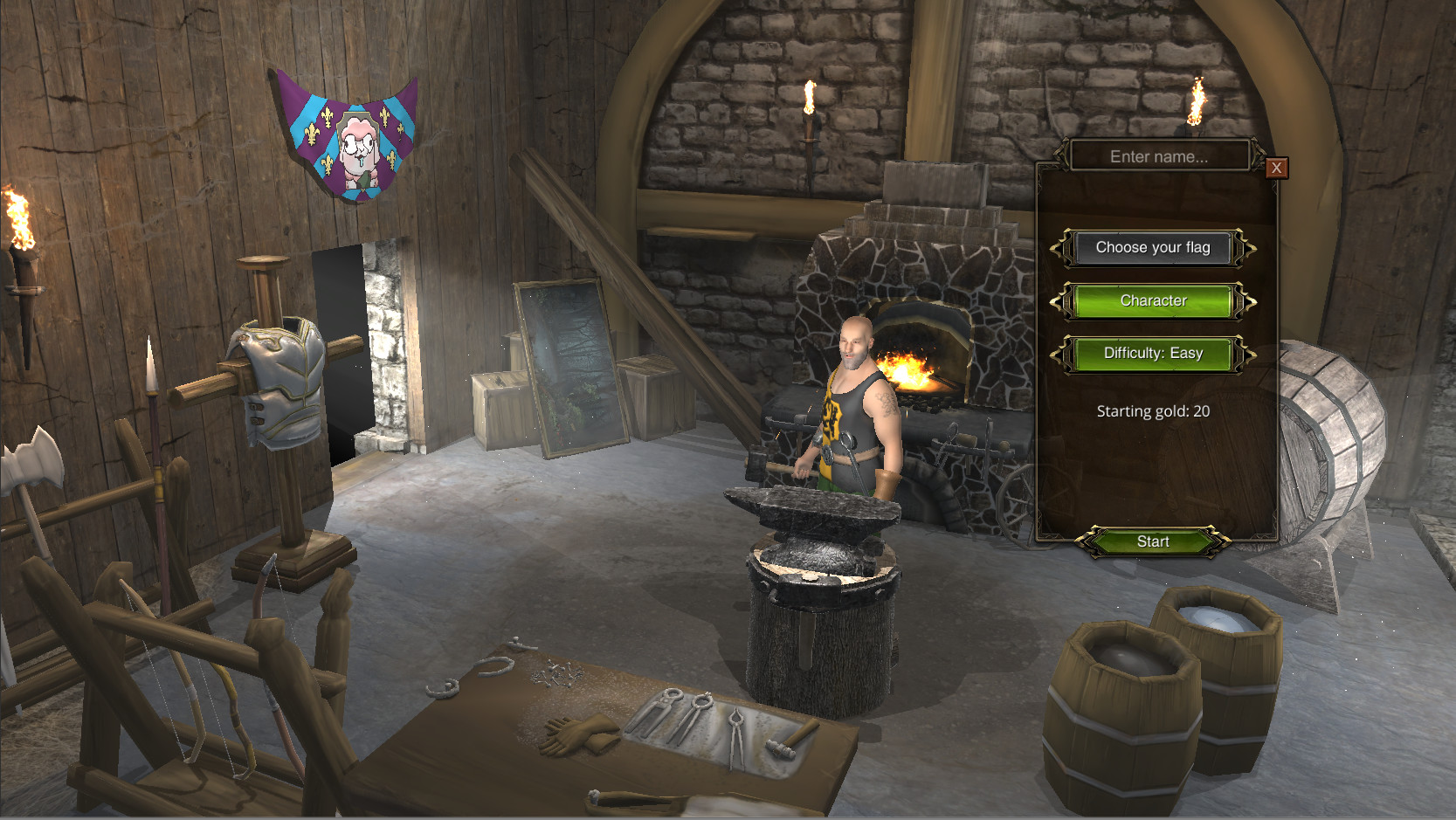Toggle difficulty by clicking Difficulty: Easy
This screenshot has width=1456, height=820.
1154,354
